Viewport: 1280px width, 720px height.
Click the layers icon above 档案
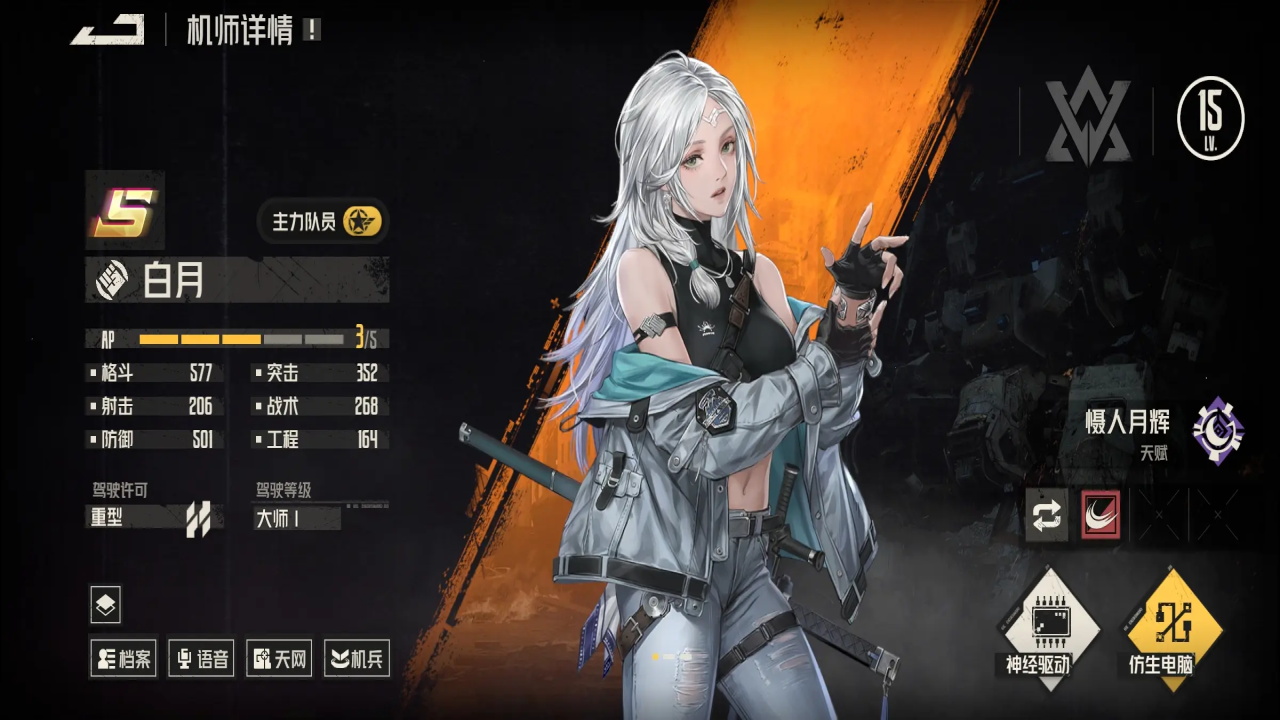click(106, 604)
